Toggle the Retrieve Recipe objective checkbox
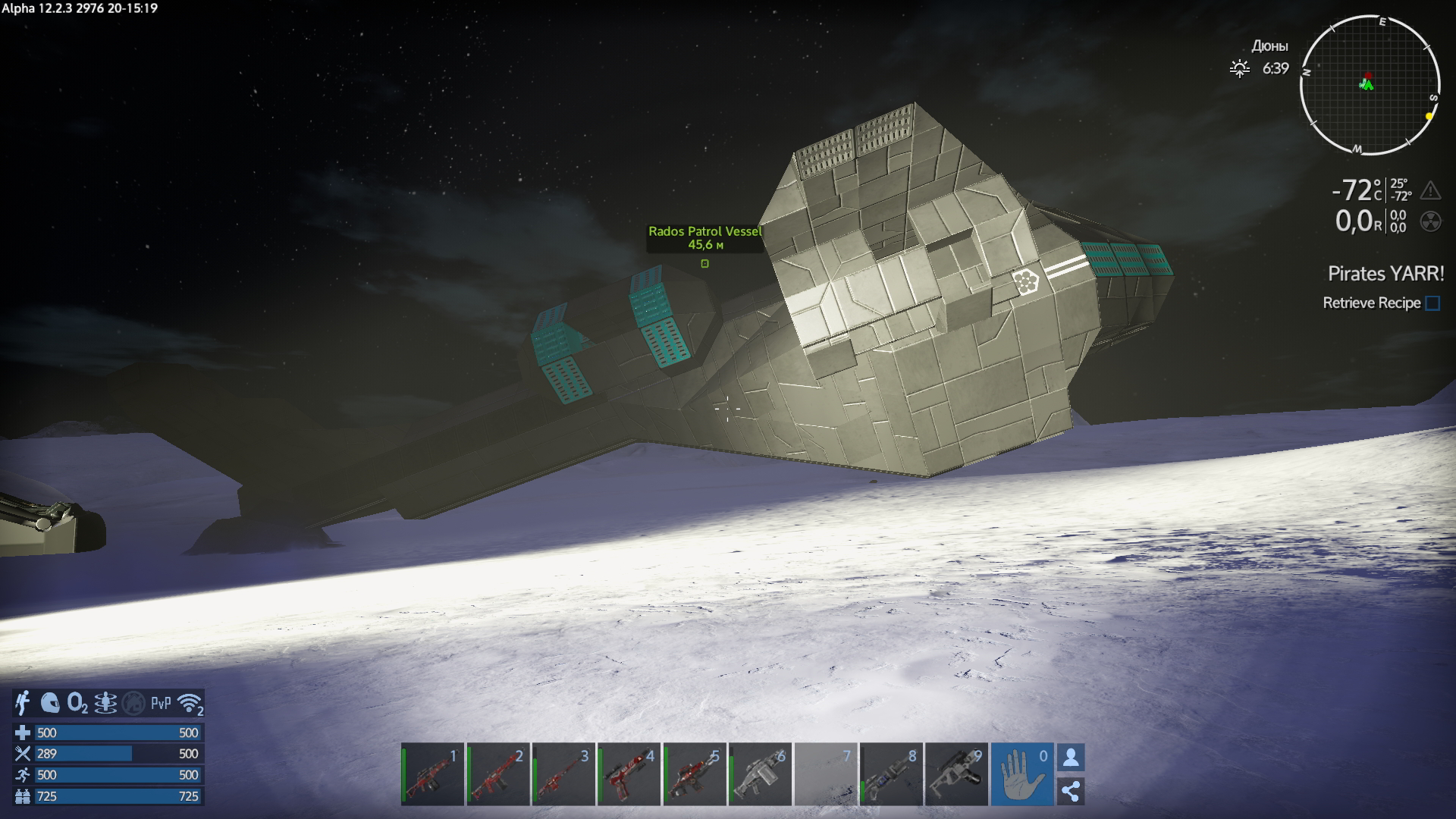The width and height of the screenshot is (1456, 819). point(1432,303)
